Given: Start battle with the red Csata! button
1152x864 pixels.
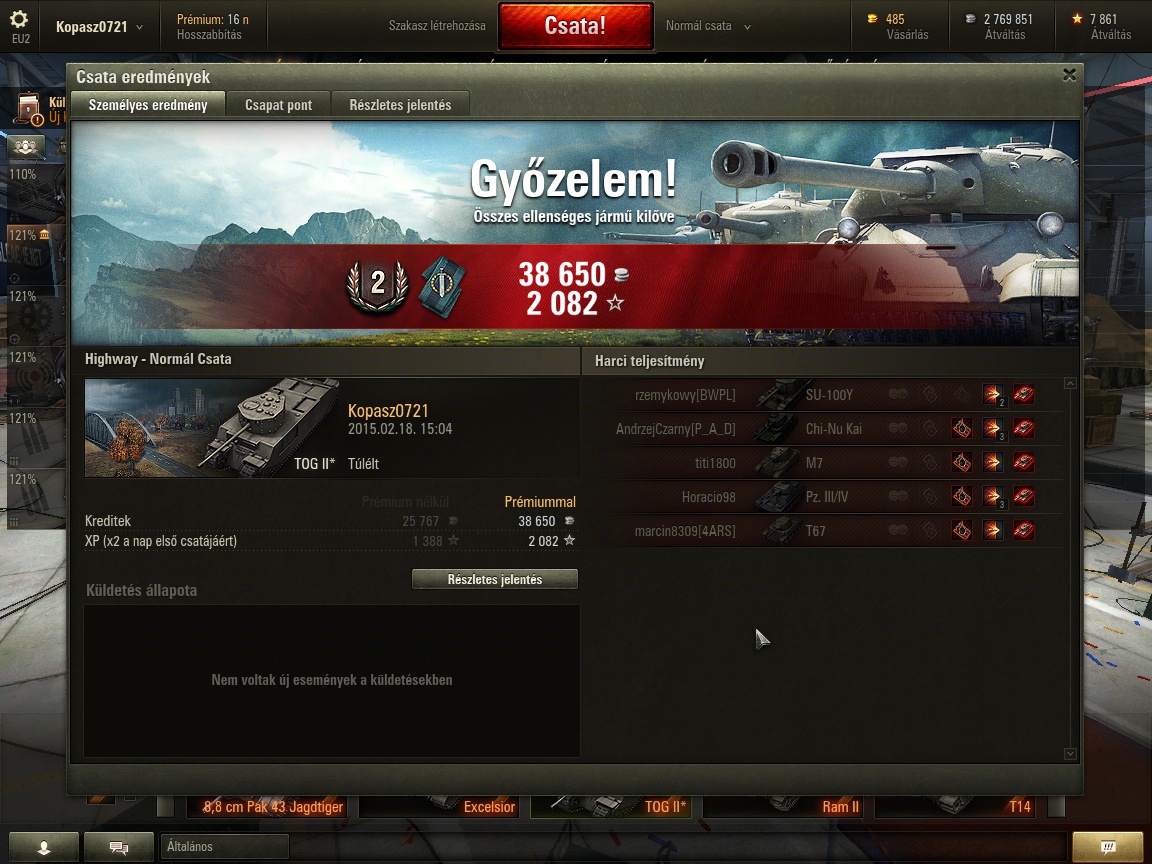Looking at the screenshot, I should (575, 26).
